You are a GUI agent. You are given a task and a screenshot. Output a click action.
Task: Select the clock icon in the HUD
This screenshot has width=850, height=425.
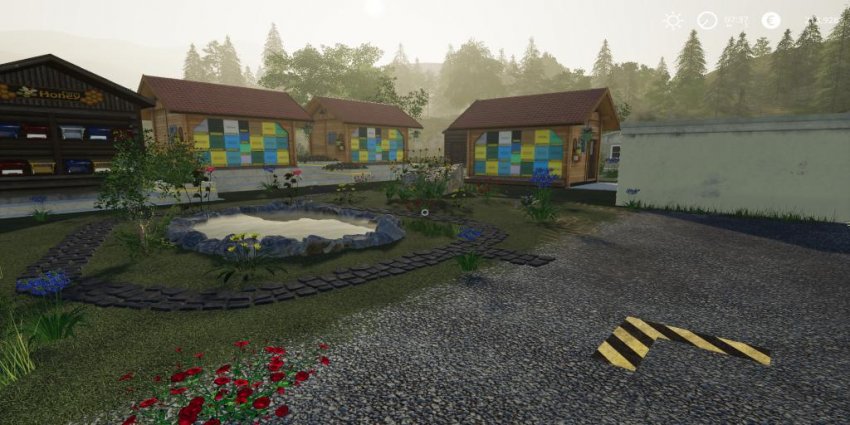pos(707,20)
